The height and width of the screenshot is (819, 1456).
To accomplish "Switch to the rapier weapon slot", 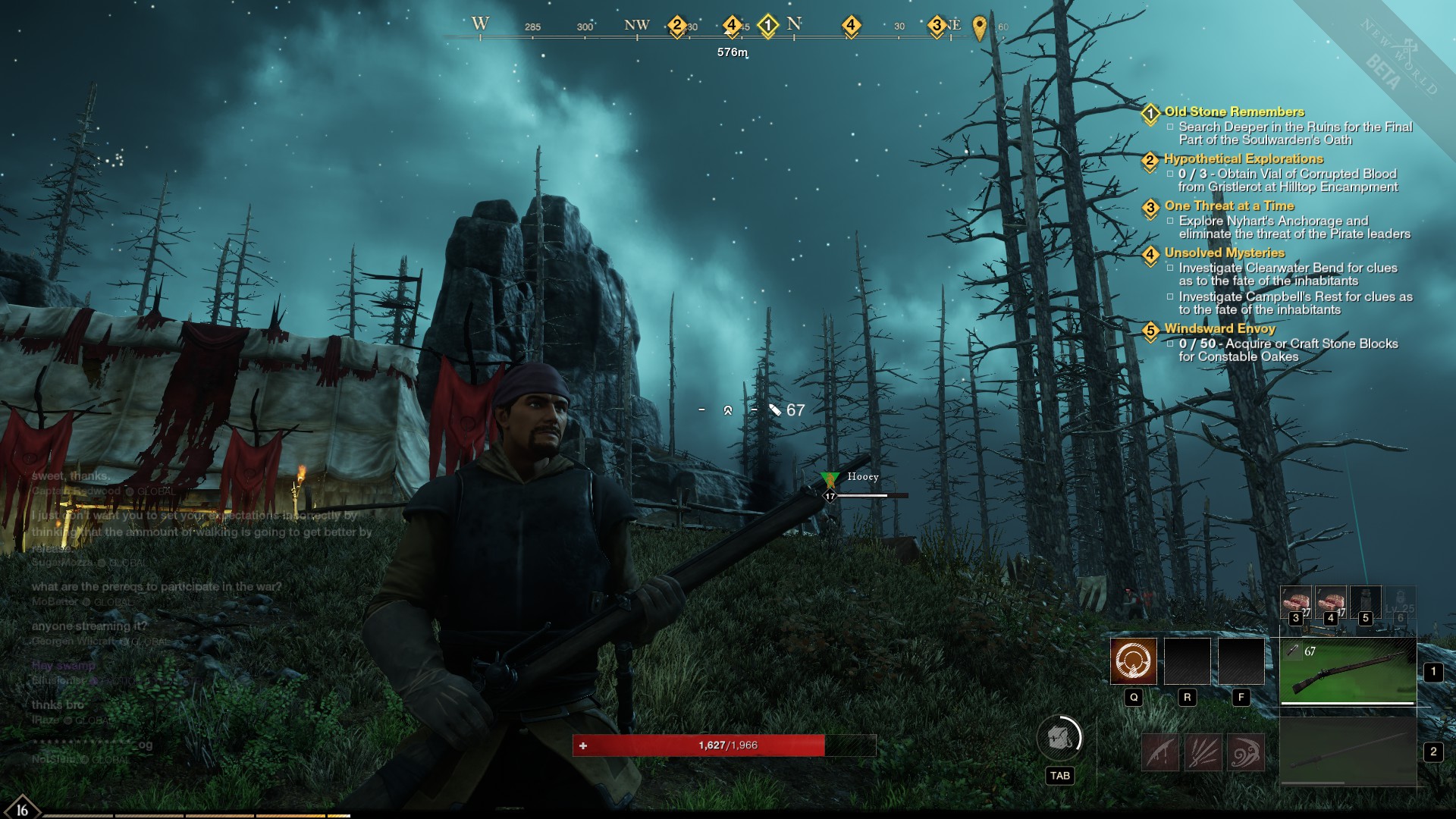I will [1348, 752].
